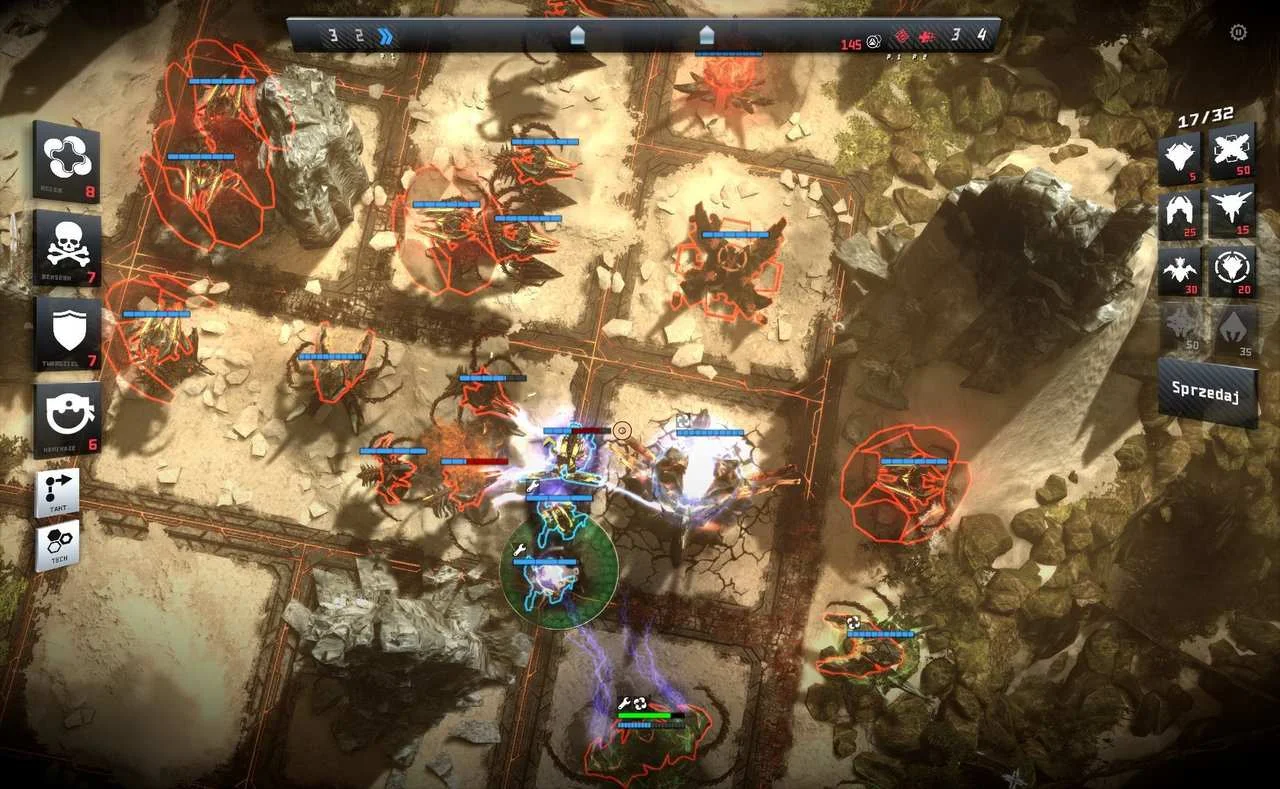The height and width of the screenshot is (789, 1280).
Task: Click the Sprzedaj sell button
Action: point(1207,393)
